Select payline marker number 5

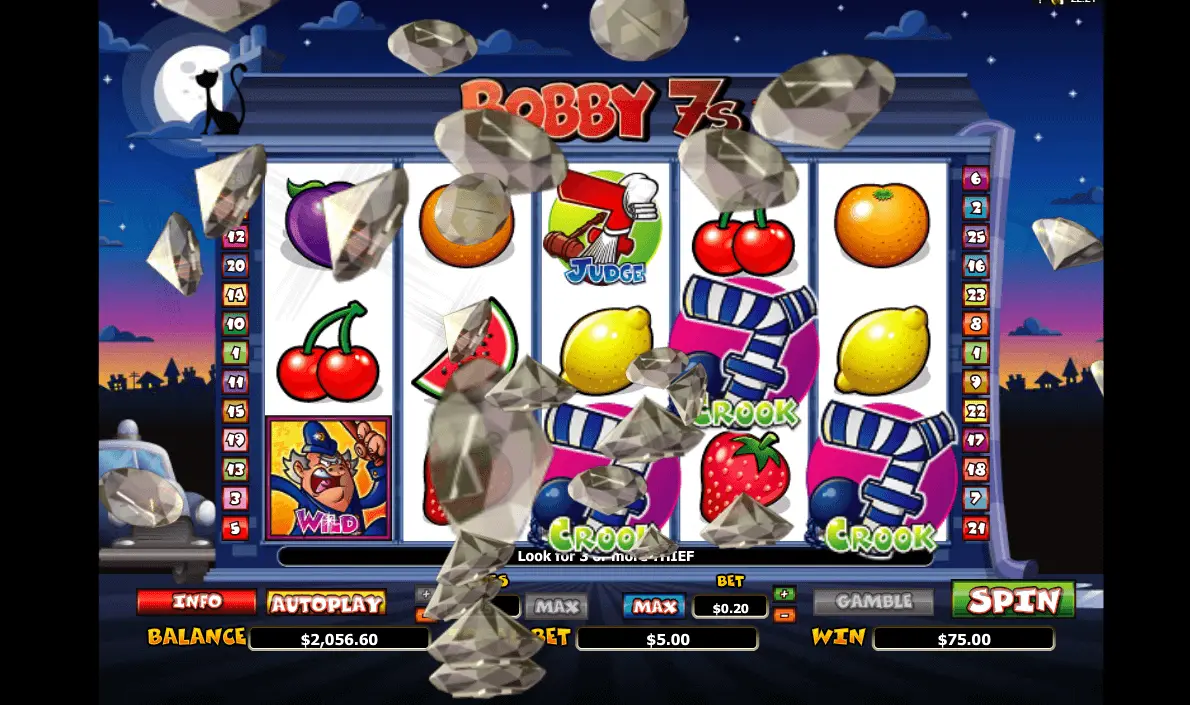[235, 528]
